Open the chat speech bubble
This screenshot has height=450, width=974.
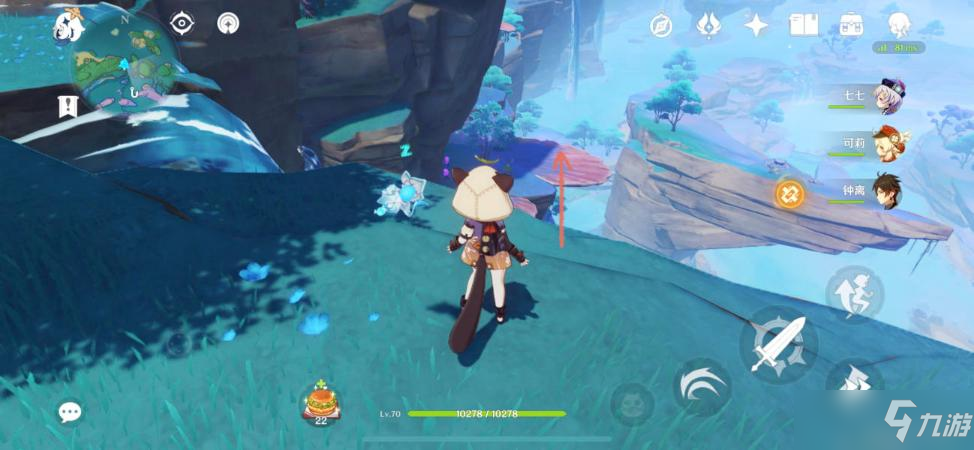pyautogui.click(x=69, y=412)
